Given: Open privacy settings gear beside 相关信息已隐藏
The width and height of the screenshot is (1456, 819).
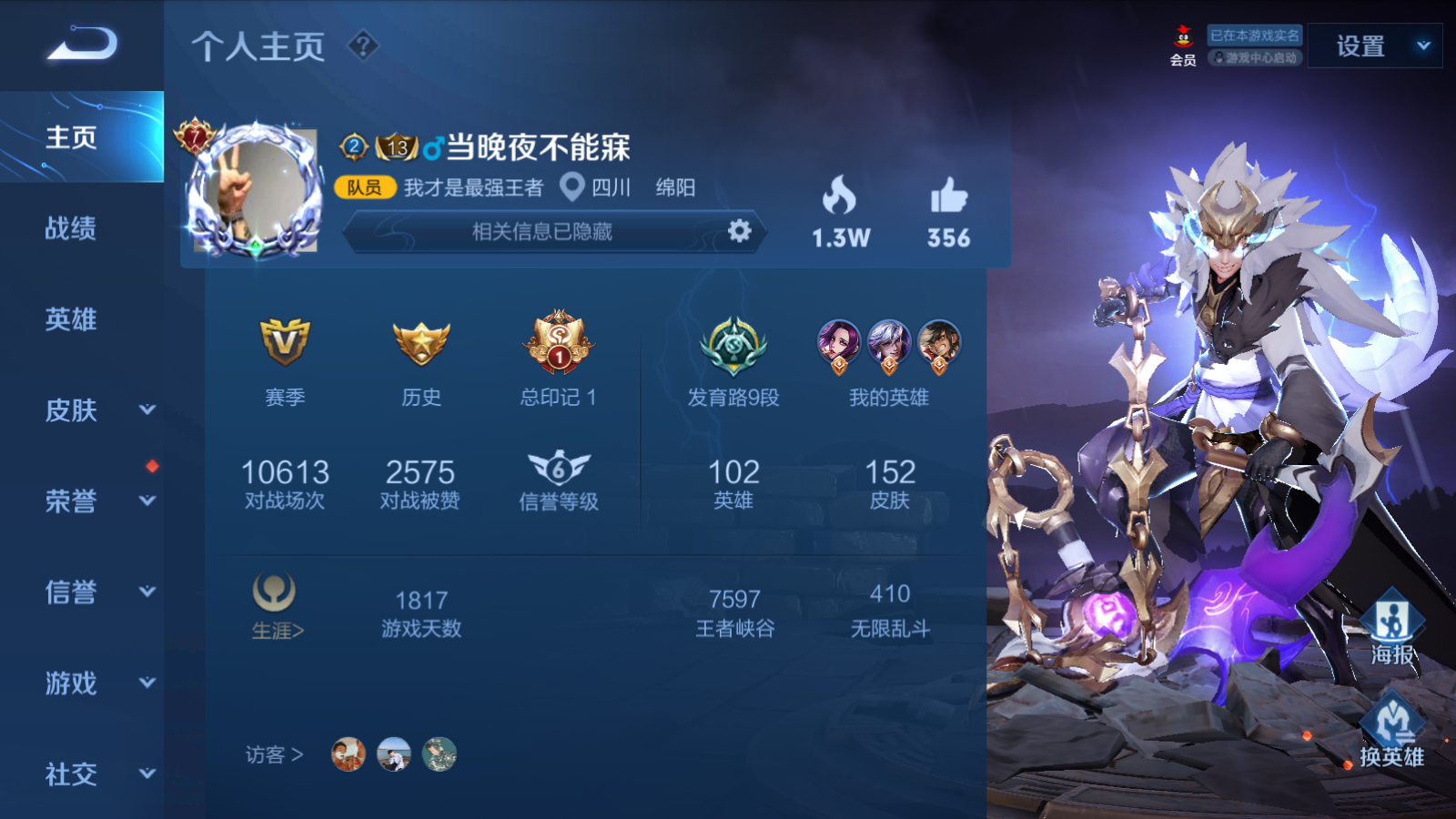Looking at the screenshot, I should (739, 232).
